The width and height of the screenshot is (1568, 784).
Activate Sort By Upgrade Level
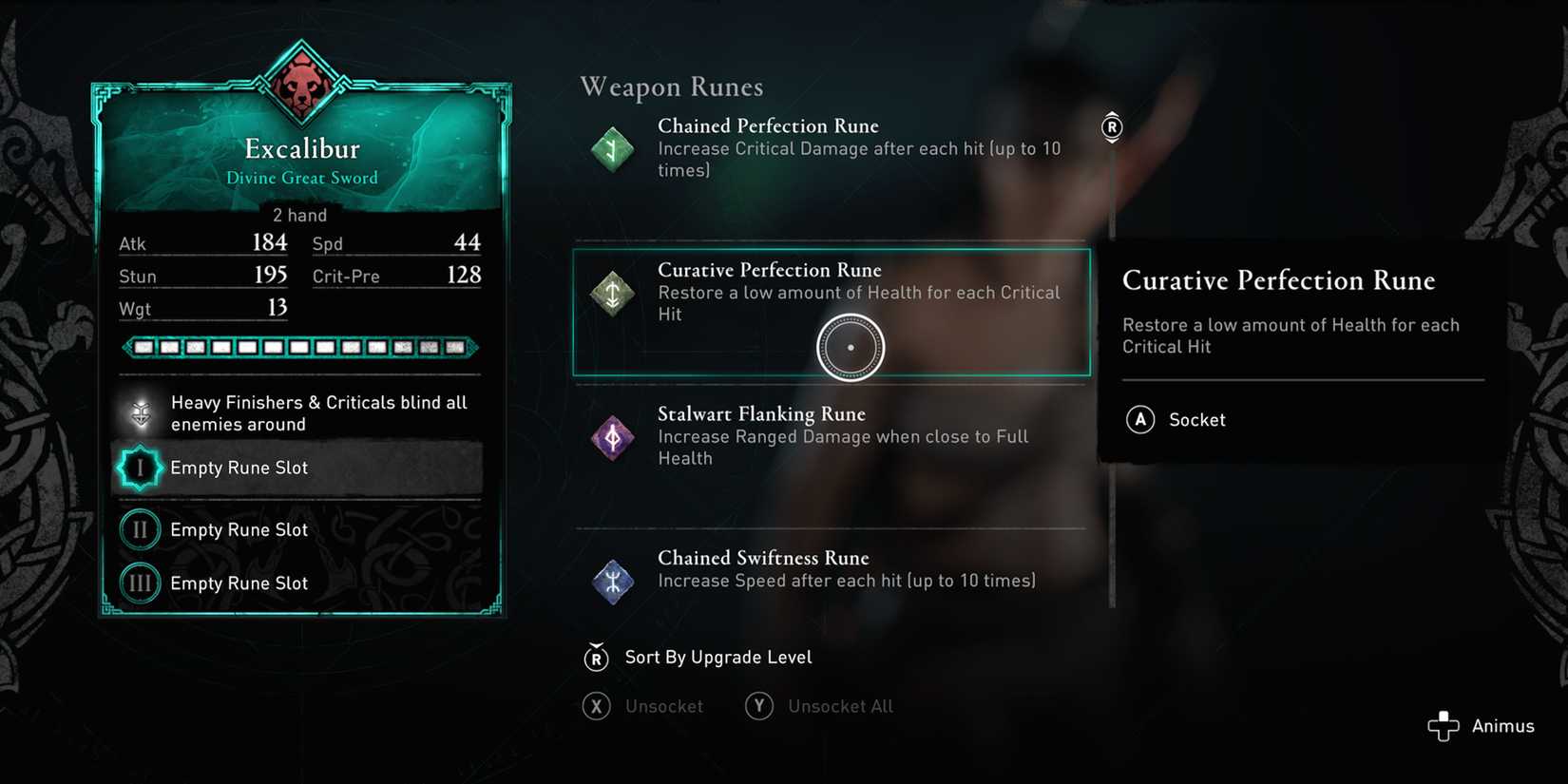point(717,657)
